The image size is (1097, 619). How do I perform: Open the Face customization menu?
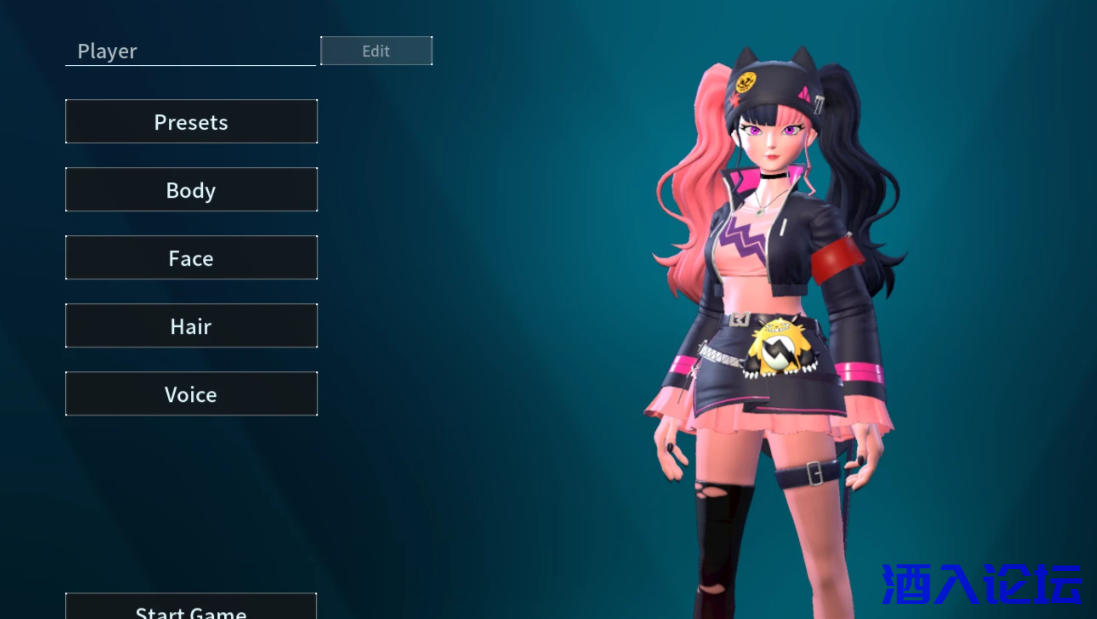(191, 258)
